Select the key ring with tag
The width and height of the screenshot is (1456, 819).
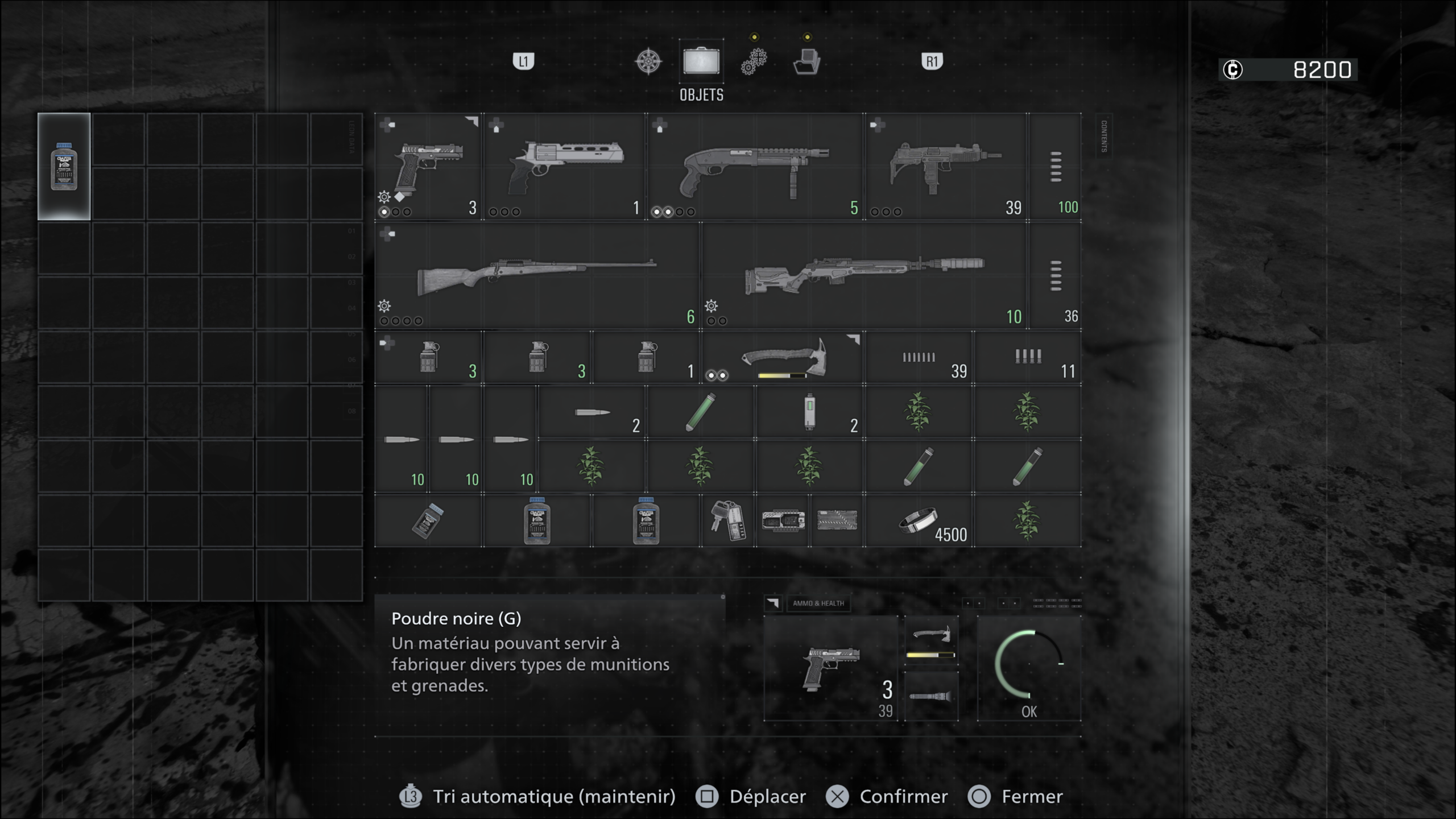coord(728,521)
